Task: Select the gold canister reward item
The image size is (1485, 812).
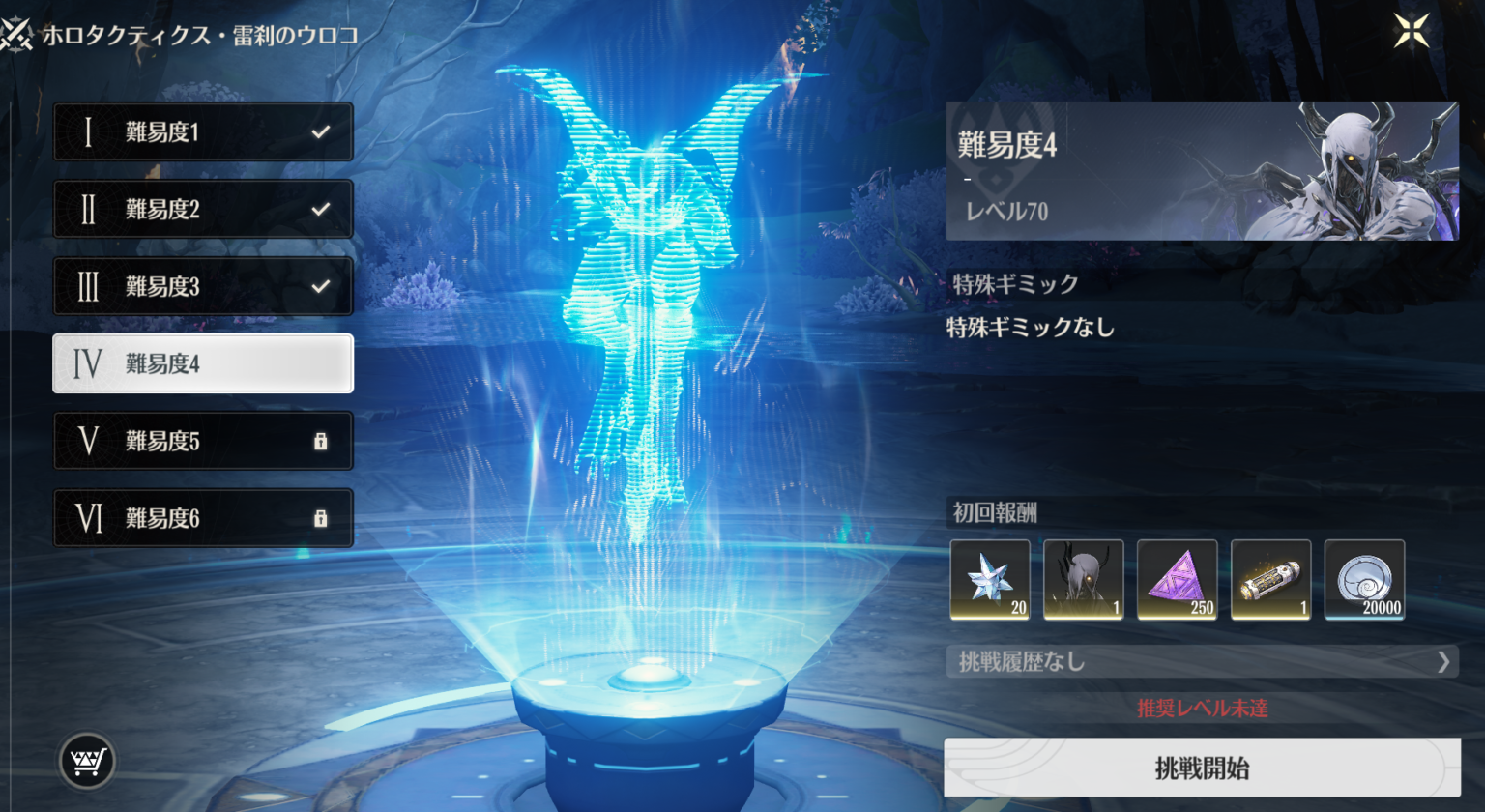Action: pos(1269,581)
